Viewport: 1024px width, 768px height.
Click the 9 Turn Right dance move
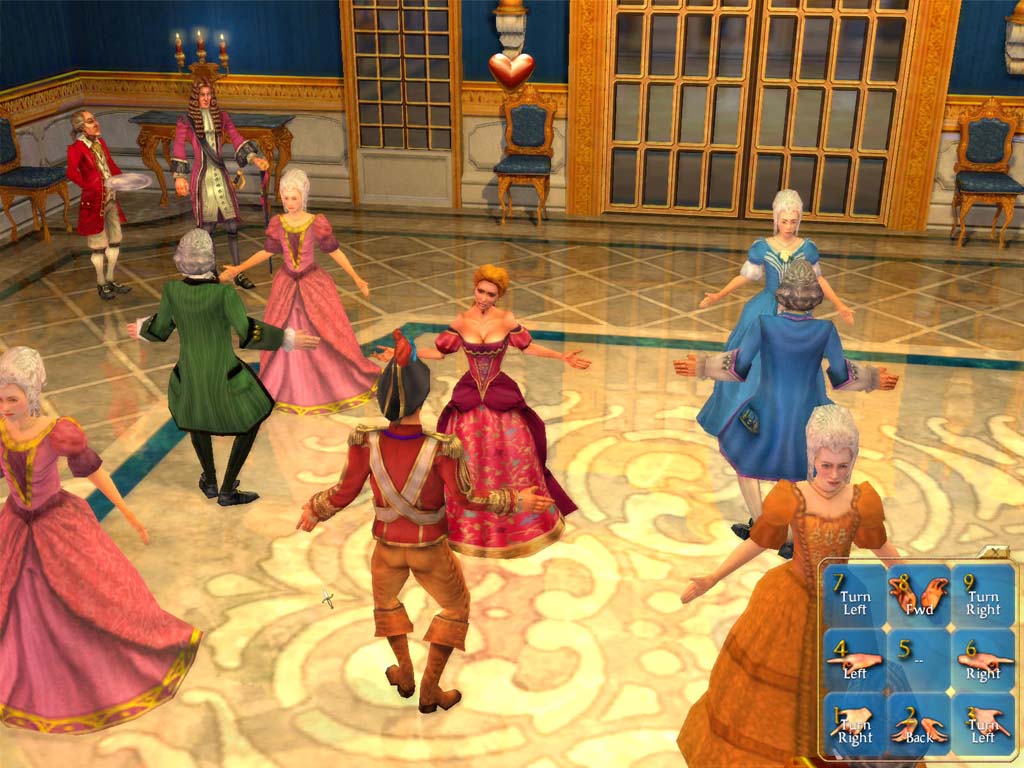(982, 596)
